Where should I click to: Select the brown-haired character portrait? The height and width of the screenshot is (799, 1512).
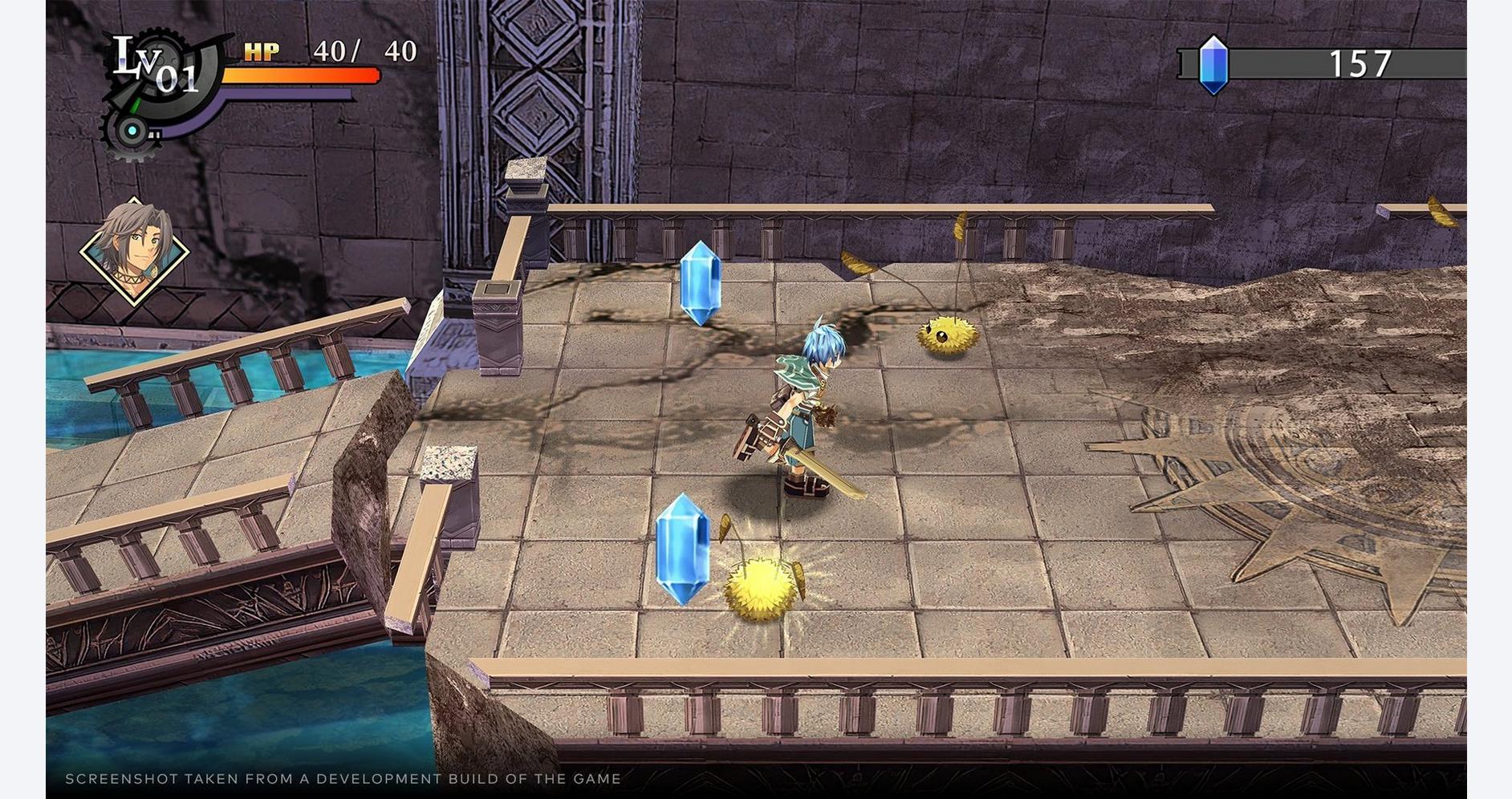[x=134, y=250]
